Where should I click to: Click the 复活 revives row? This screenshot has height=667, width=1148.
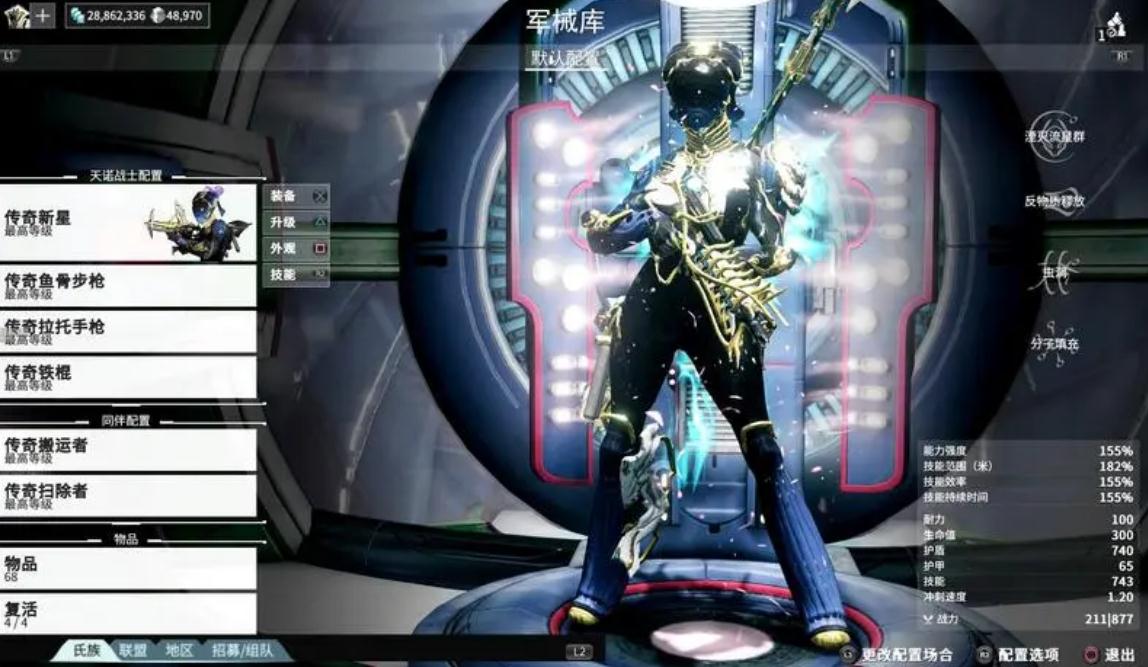click(x=128, y=612)
